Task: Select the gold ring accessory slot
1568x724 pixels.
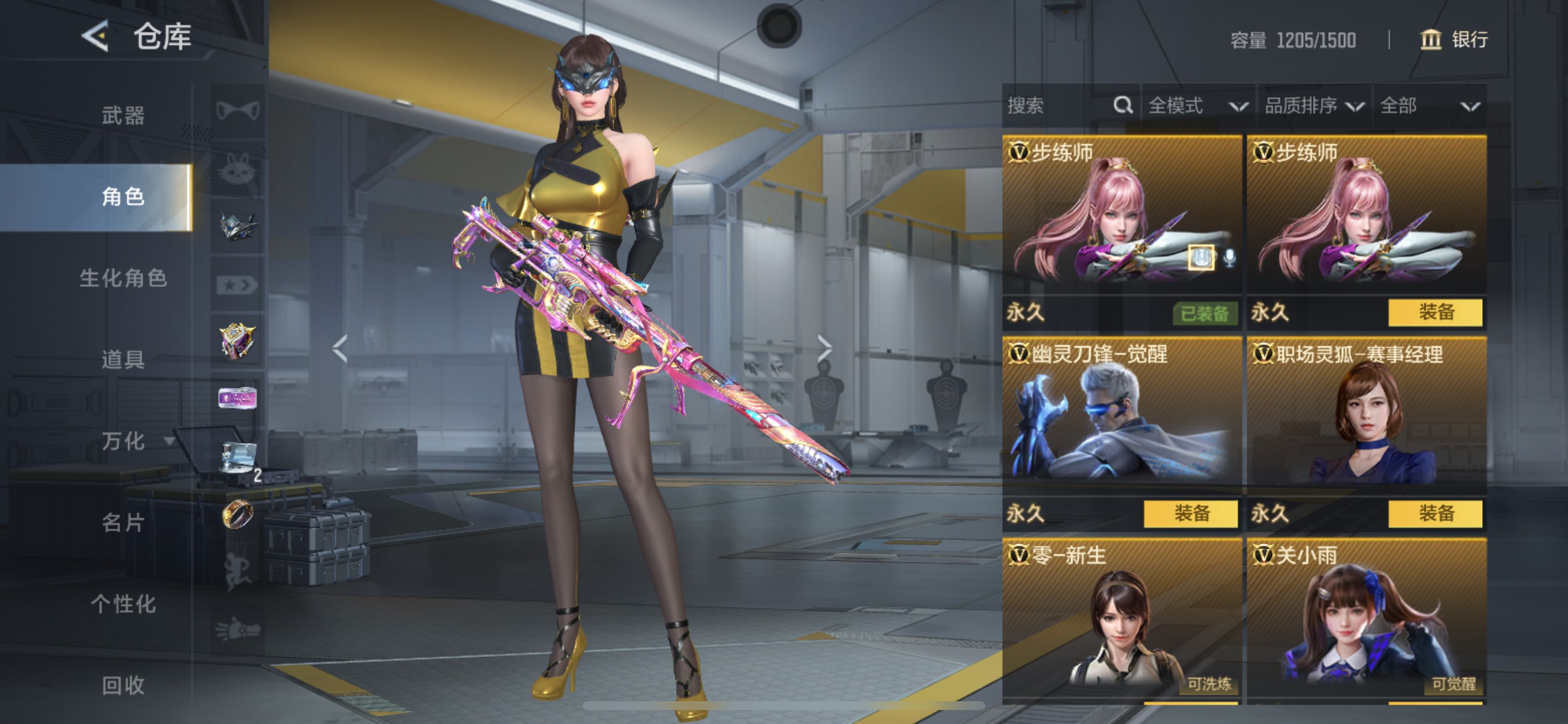Action: [237, 515]
